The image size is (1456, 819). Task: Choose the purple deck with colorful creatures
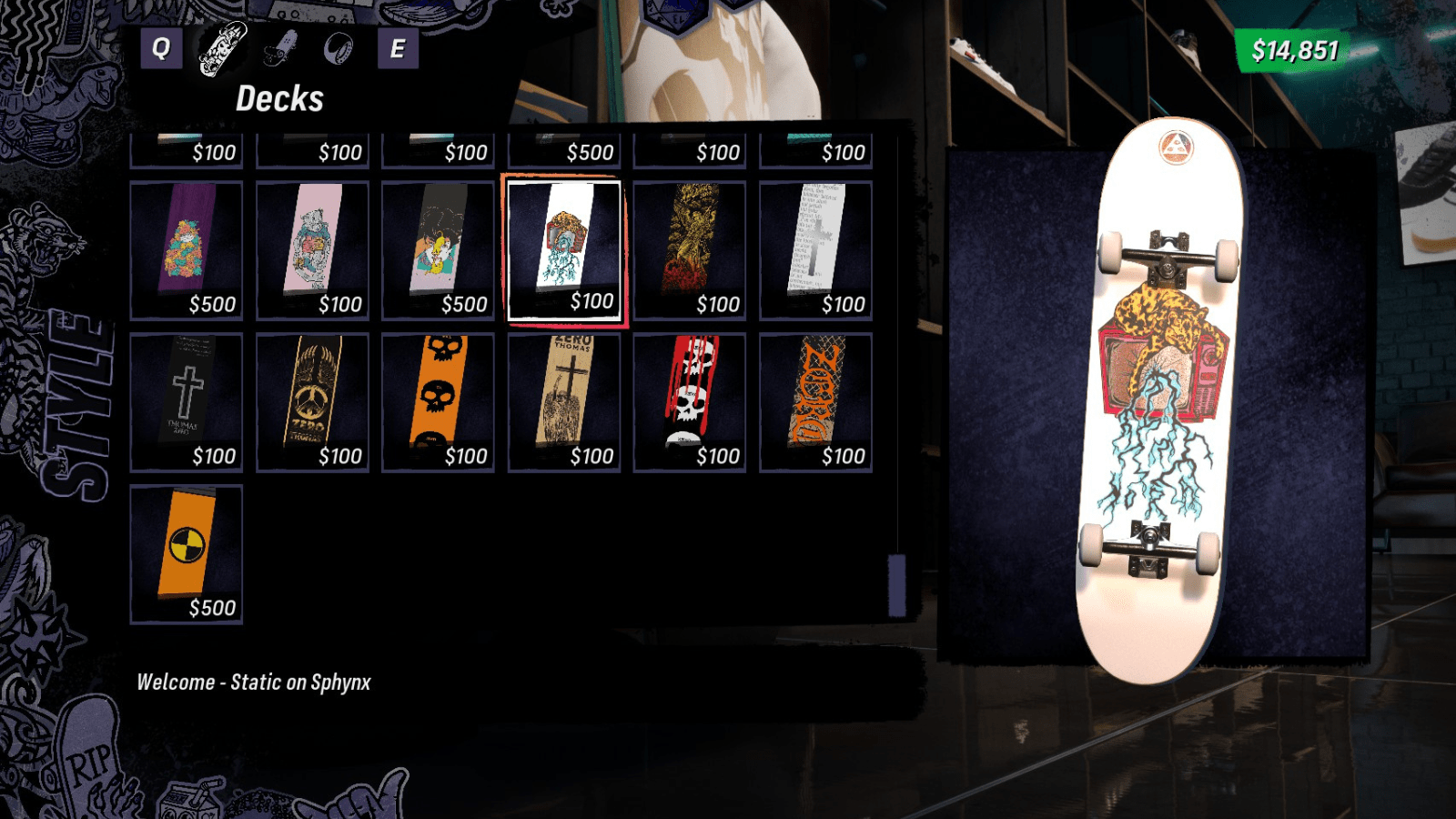click(x=187, y=250)
